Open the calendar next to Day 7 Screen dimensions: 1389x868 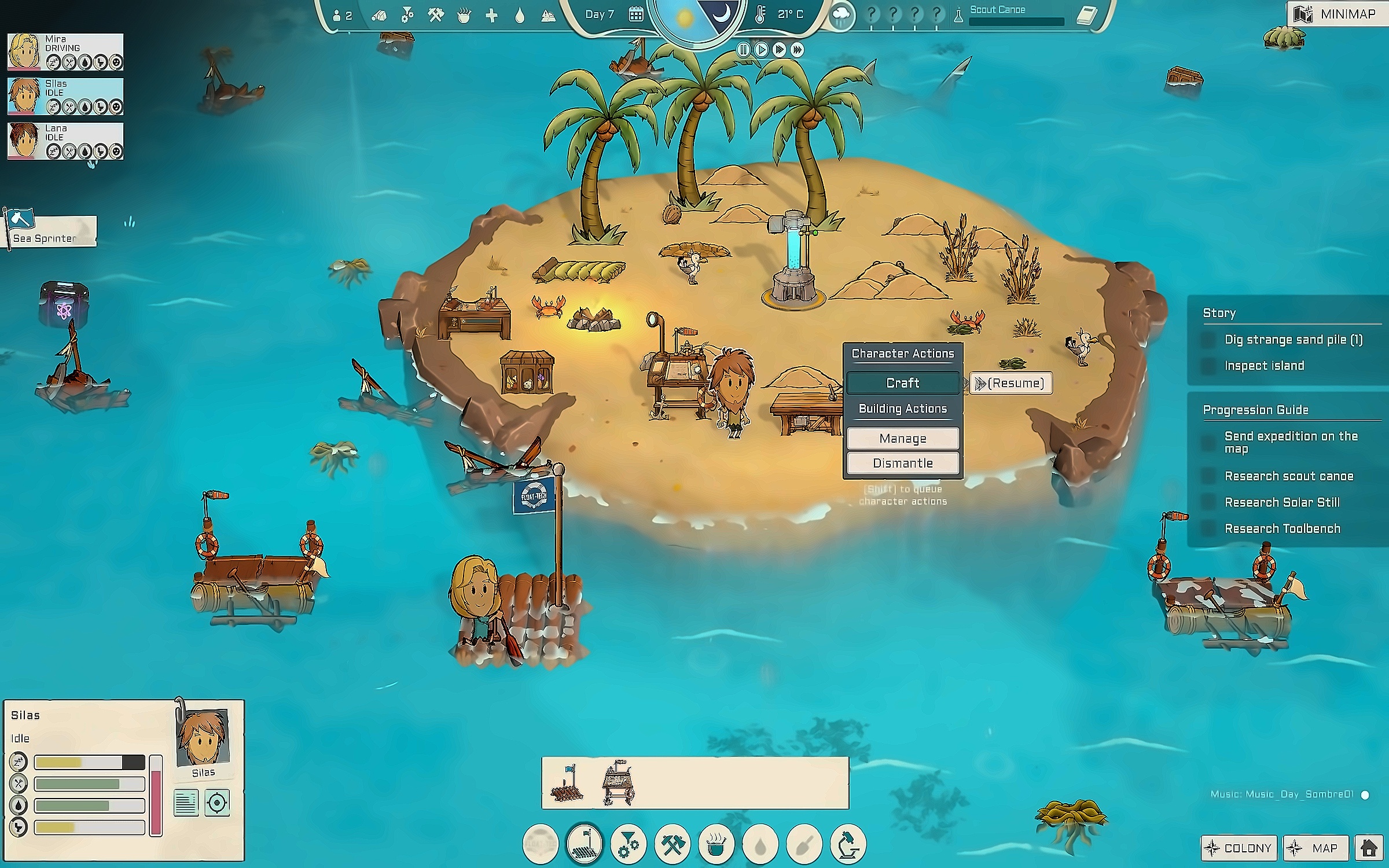pyautogui.click(x=635, y=15)
